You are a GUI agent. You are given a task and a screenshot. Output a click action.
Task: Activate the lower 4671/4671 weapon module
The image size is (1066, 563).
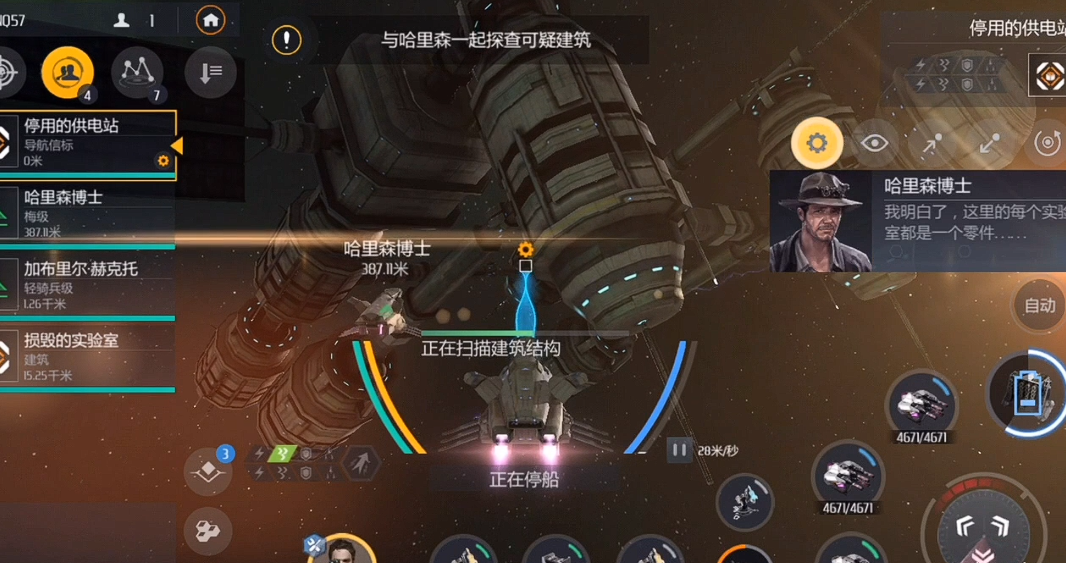(x=848, y=475)
